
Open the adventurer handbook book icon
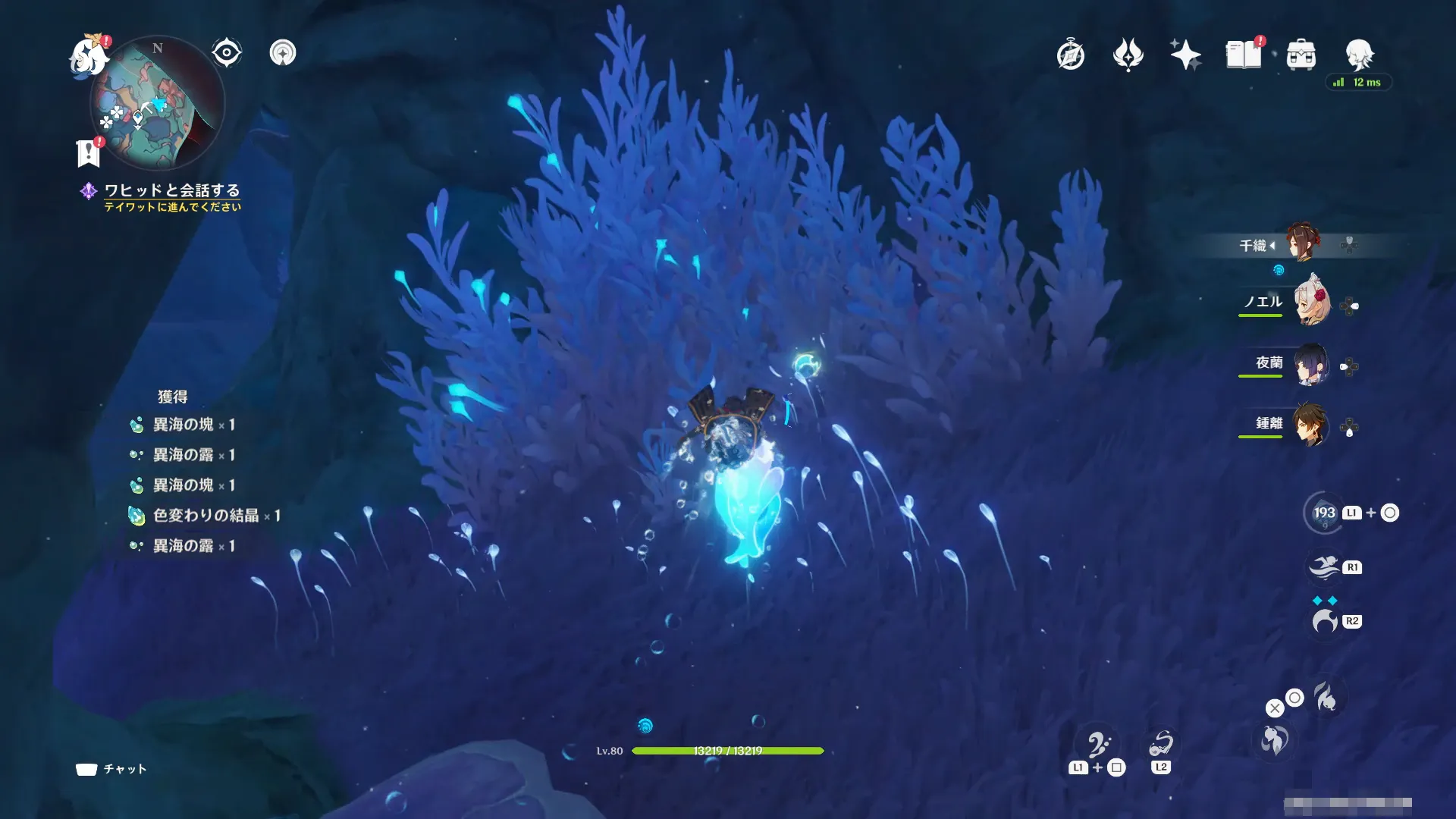1244,55
